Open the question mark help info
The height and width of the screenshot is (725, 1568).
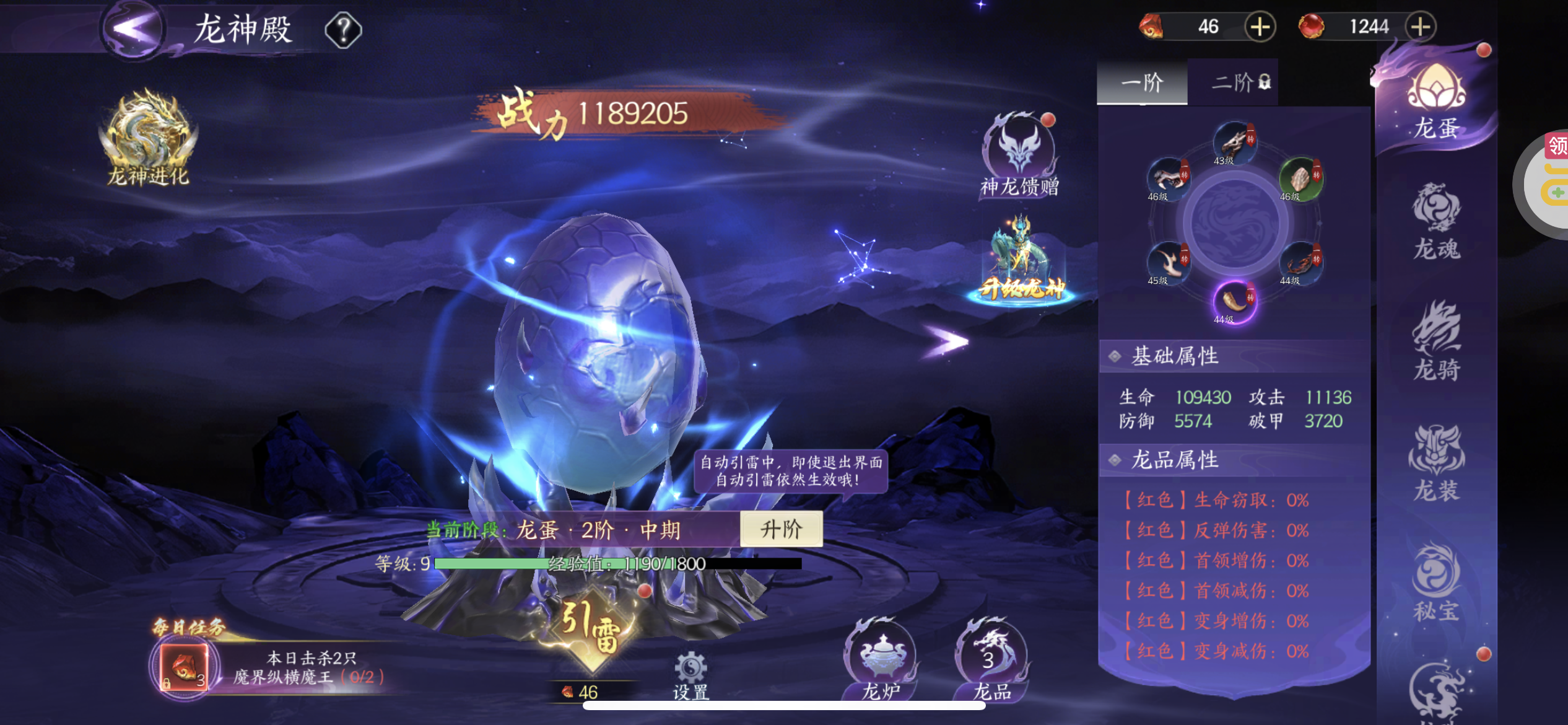click(343, 30)
